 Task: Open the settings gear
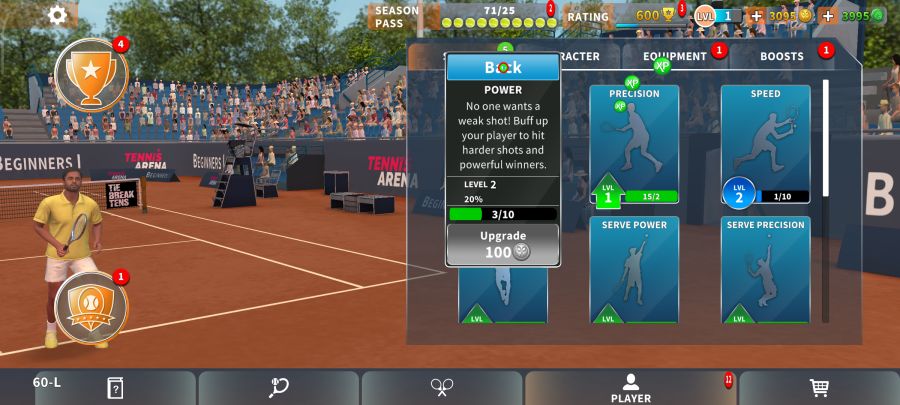coord(57,15)
